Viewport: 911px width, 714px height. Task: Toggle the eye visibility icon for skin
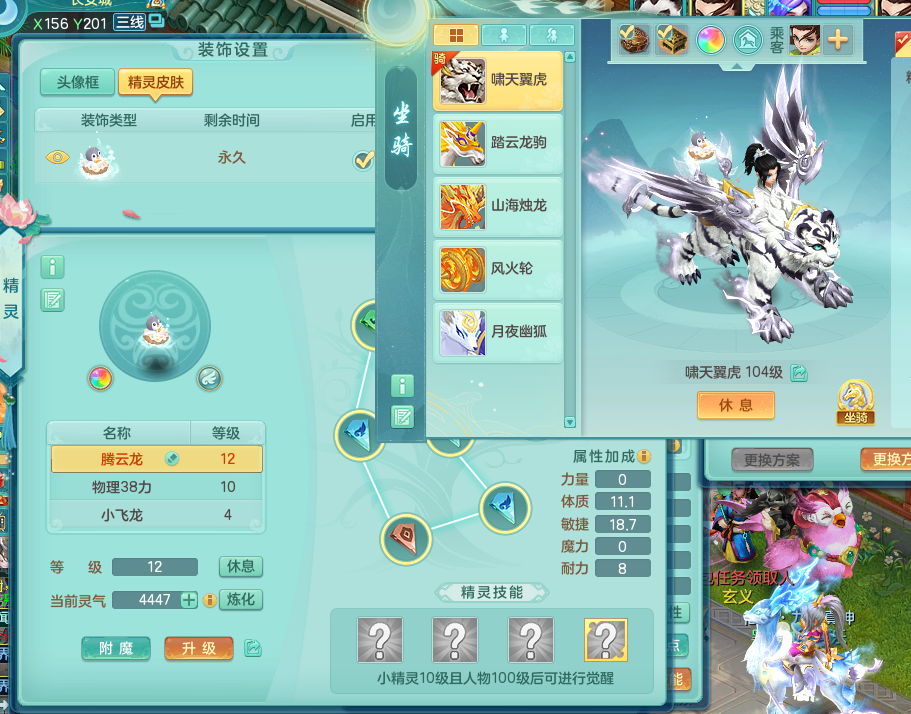pos(58,157)
